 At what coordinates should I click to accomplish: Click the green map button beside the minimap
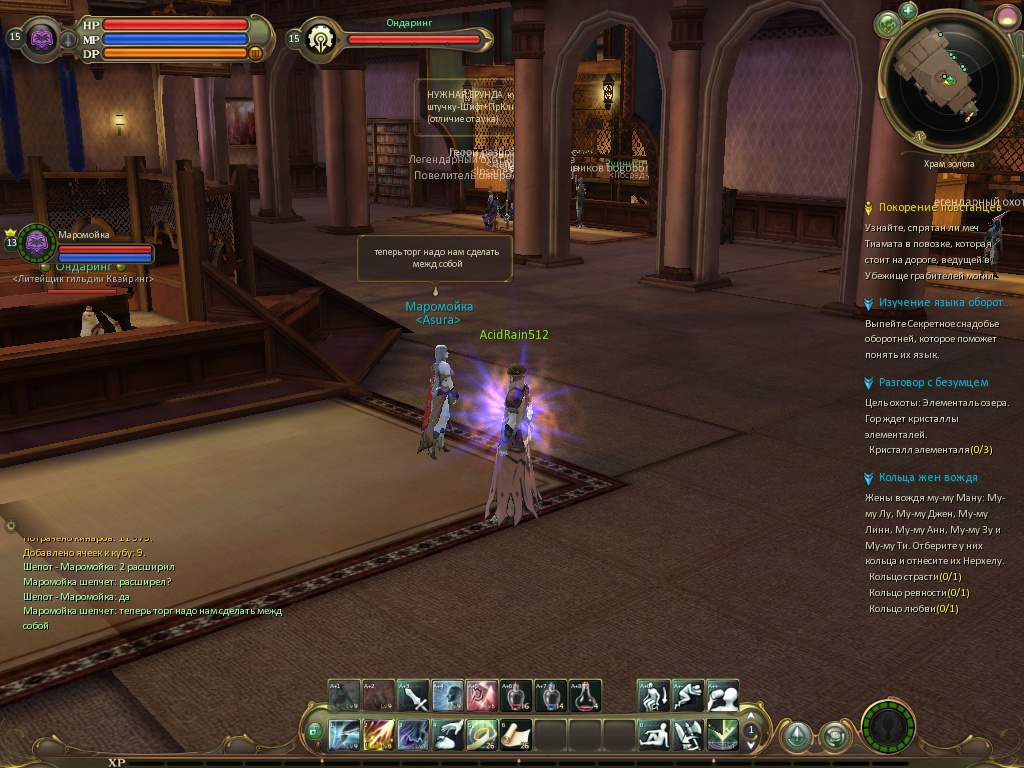[x=887, y=23]
